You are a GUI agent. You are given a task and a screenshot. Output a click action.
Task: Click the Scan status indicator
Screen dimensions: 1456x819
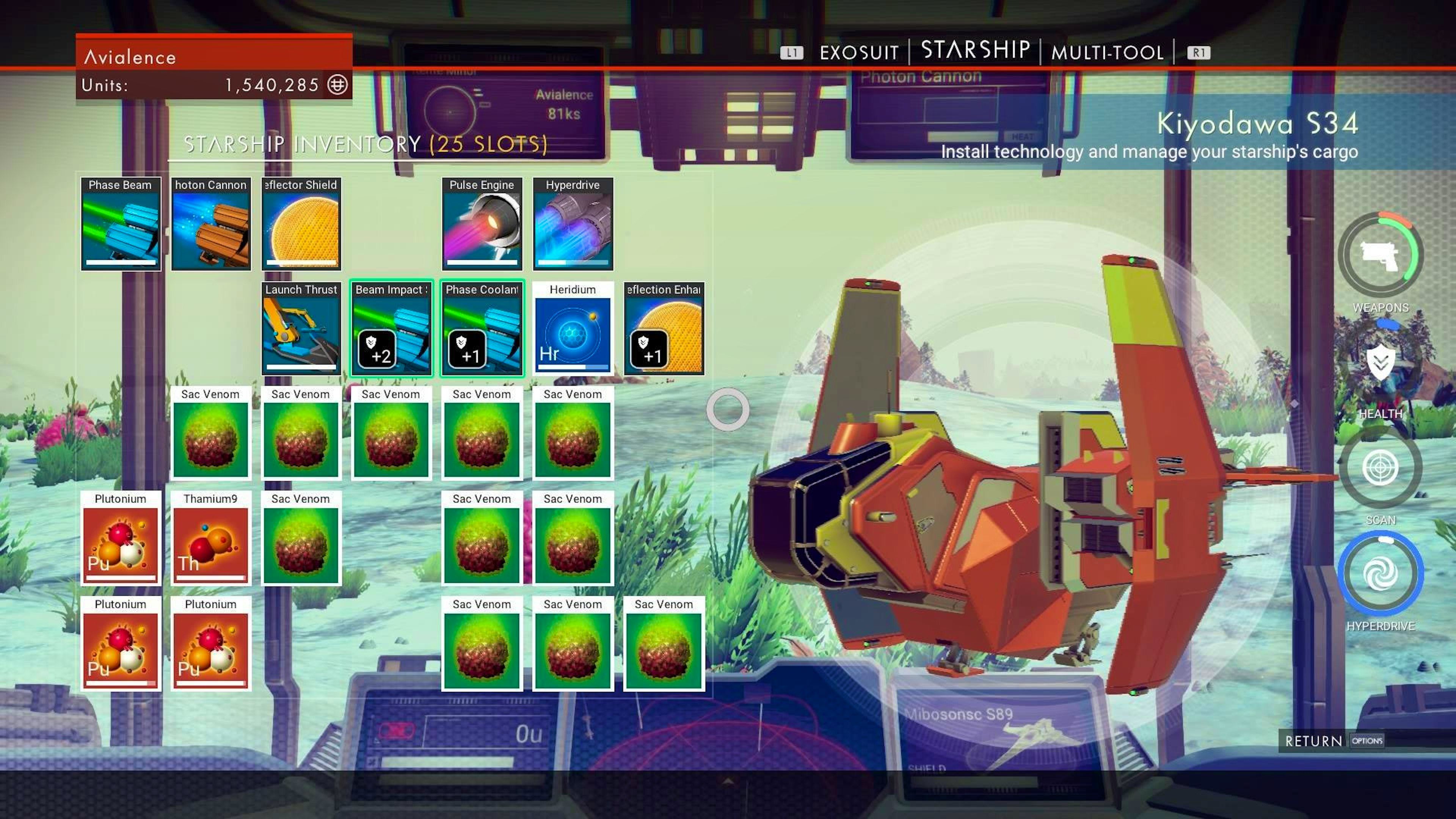pos(1381,468)
